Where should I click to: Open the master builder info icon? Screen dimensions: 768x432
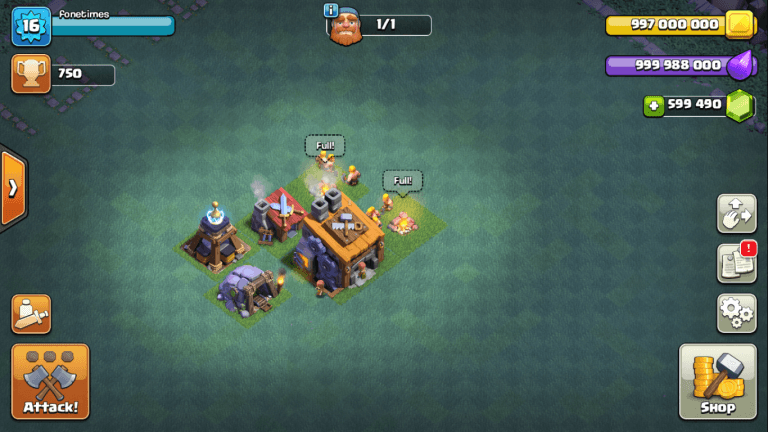click(331, 10)
